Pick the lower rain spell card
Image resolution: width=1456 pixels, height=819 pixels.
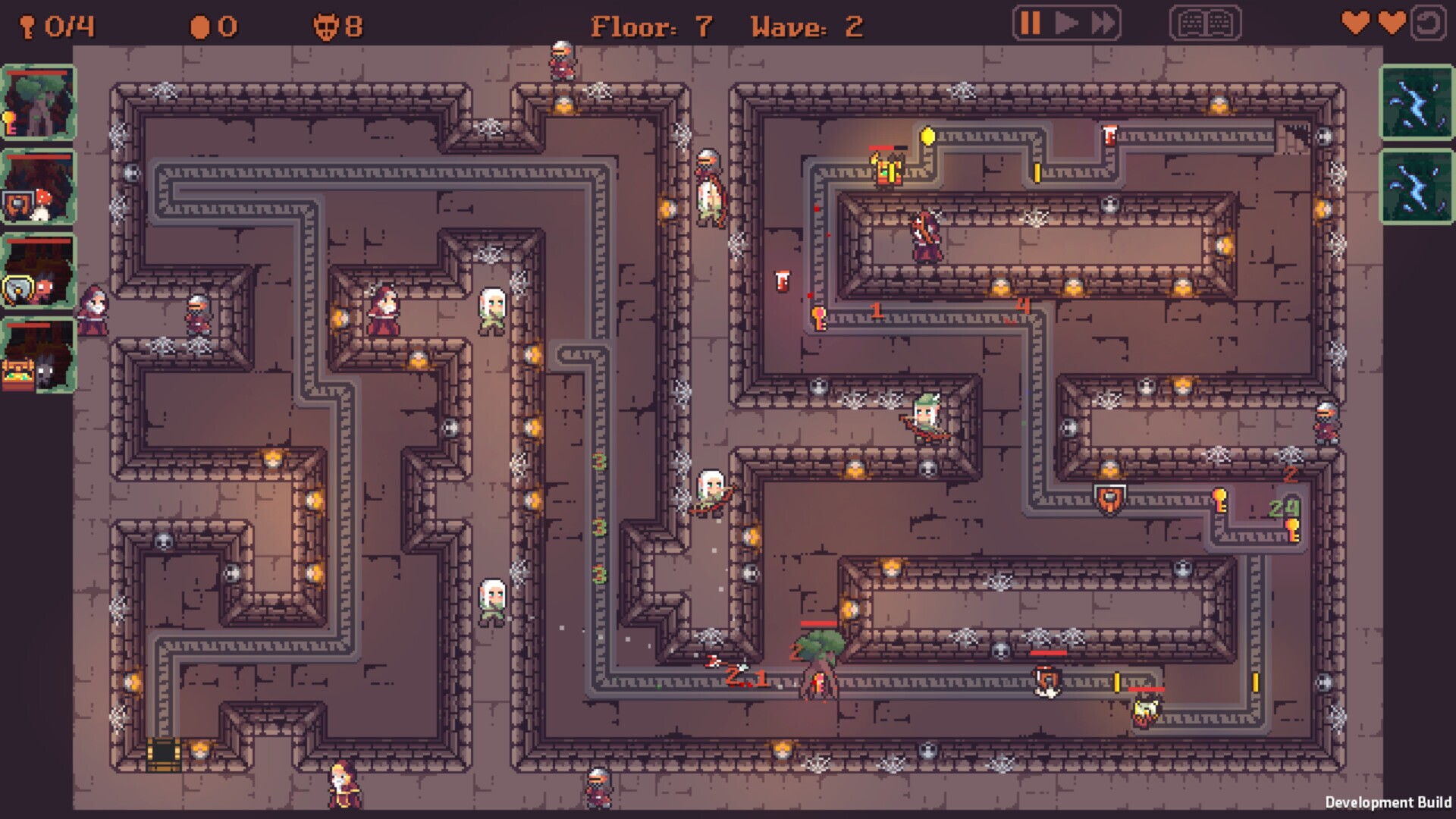pos(1418,186)
